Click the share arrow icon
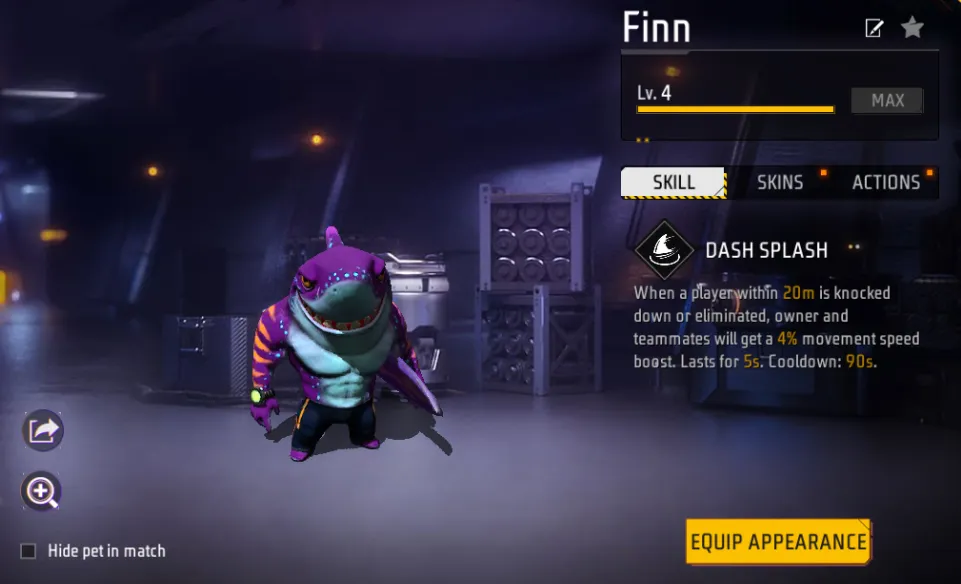This screenshot has height=584, width=961. click(x=43, y=431)
